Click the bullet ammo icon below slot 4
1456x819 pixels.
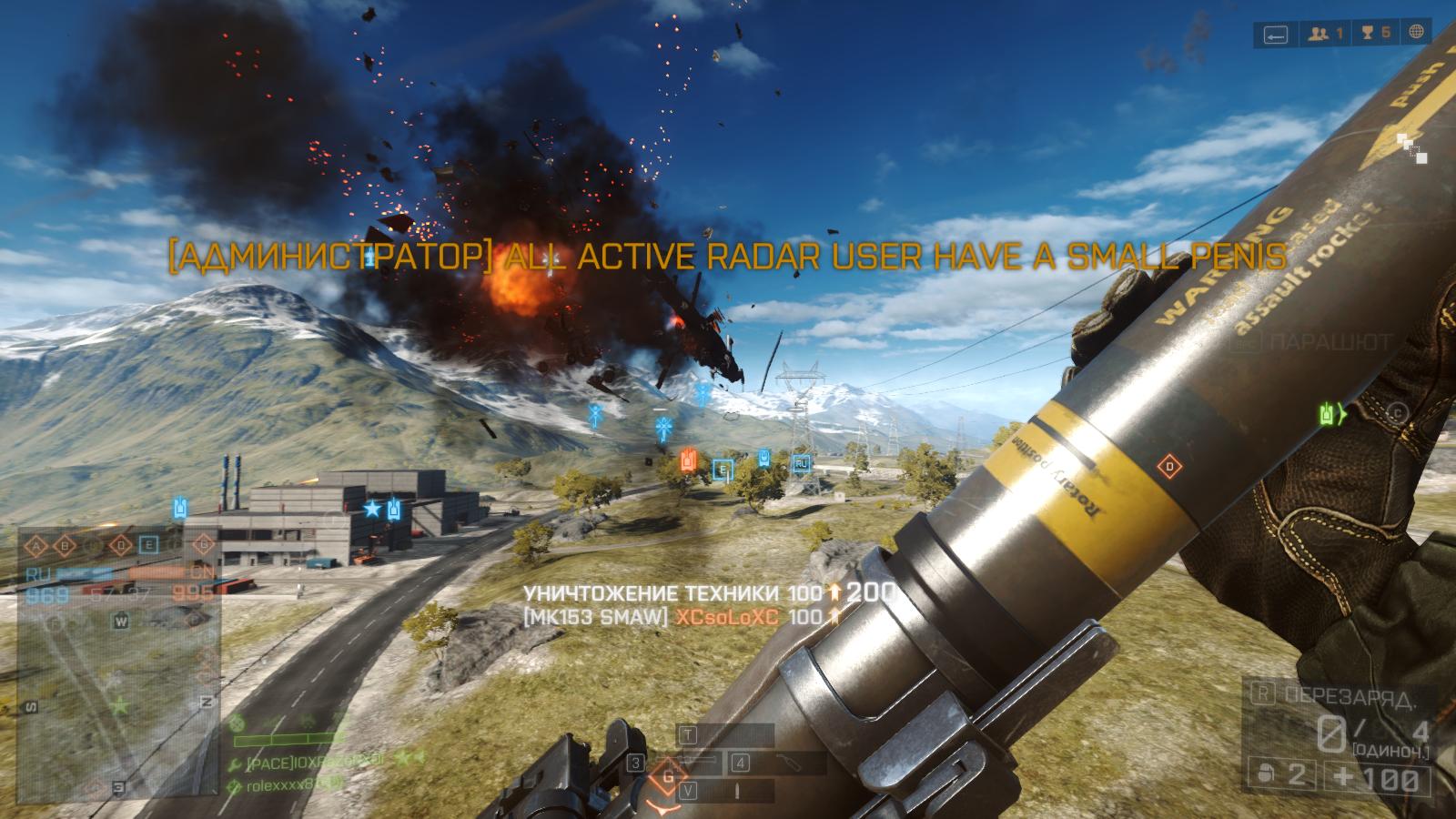coord(738,789)
